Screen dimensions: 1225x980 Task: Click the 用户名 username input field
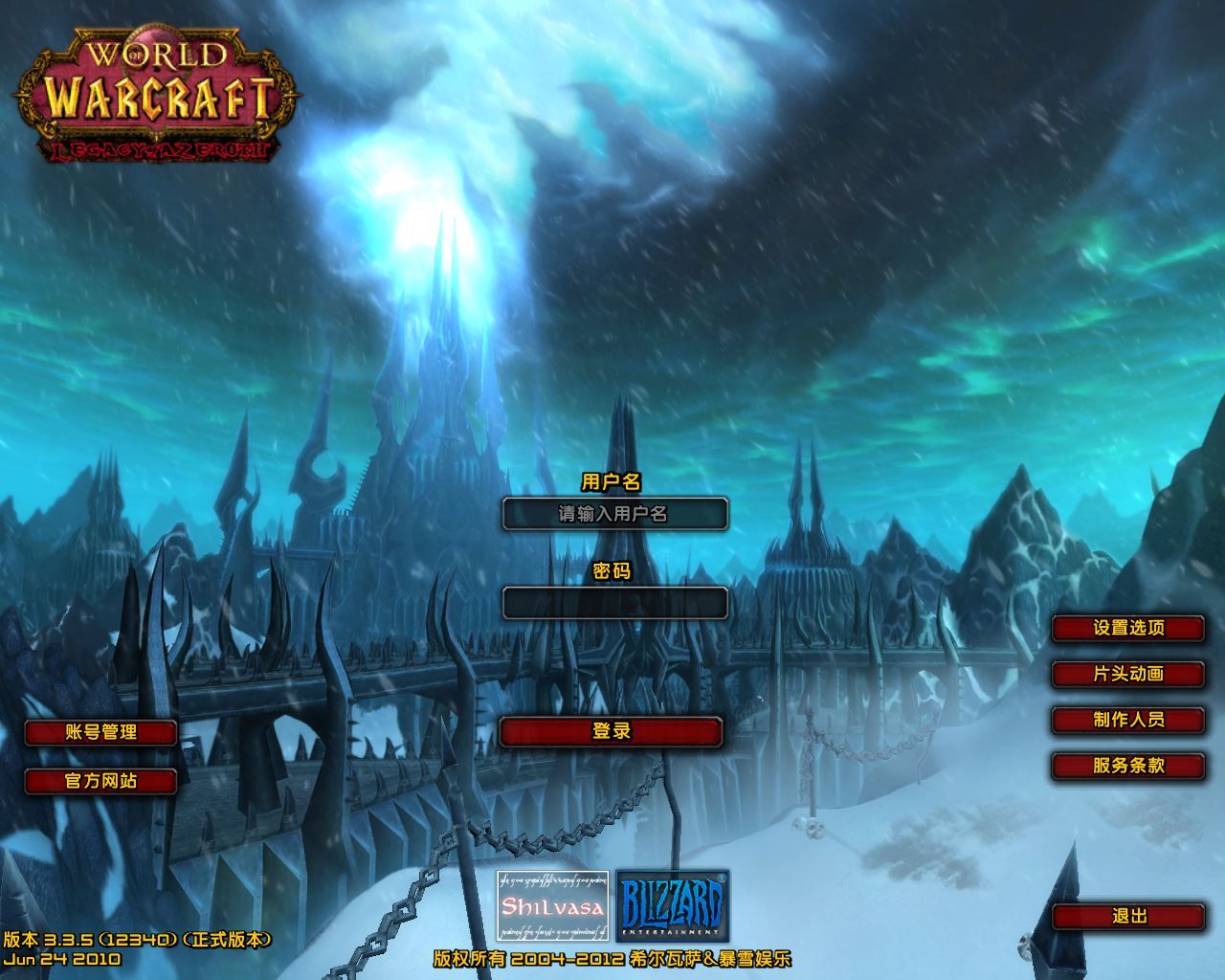[614, 514]
